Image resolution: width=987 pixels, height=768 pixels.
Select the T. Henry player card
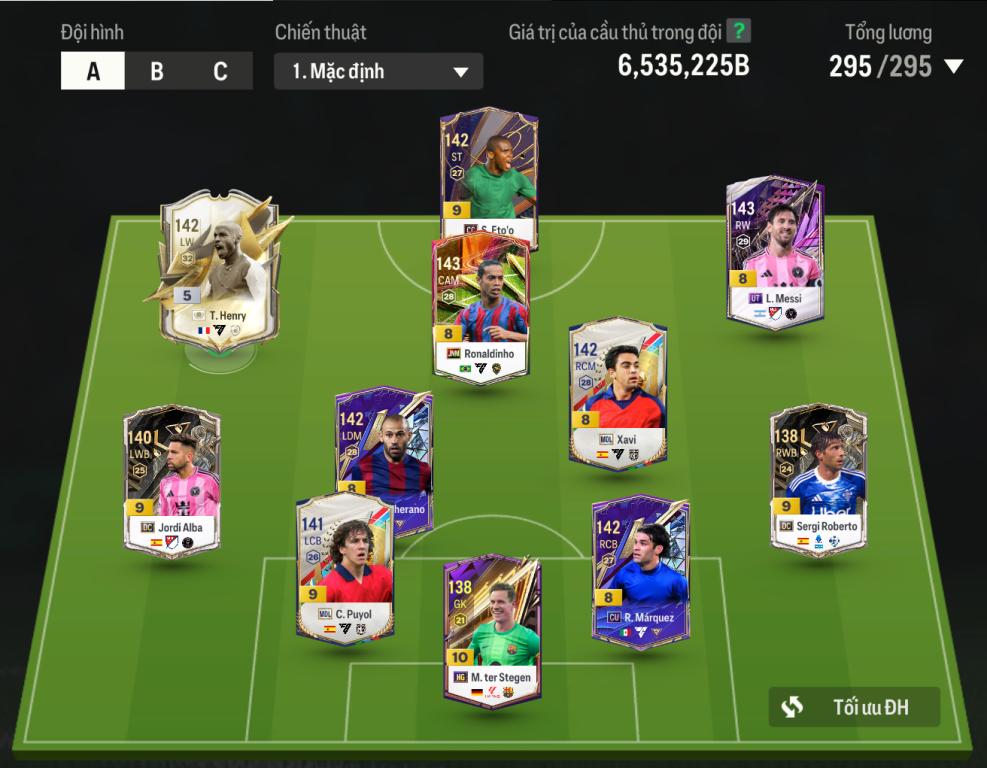pyautogui.click(x=219, y=268)
